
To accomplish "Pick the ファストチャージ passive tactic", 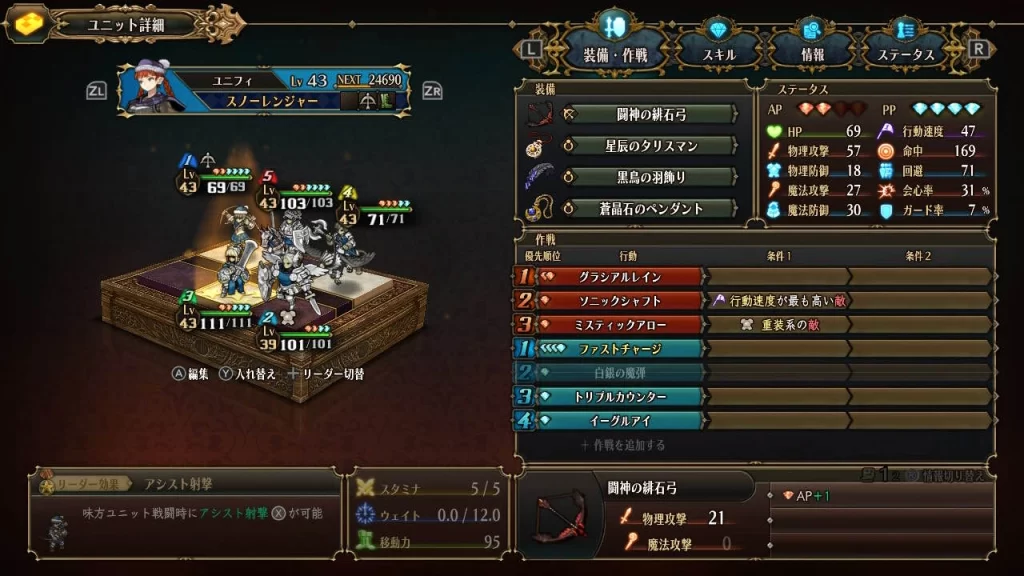I will click(620, 349).
